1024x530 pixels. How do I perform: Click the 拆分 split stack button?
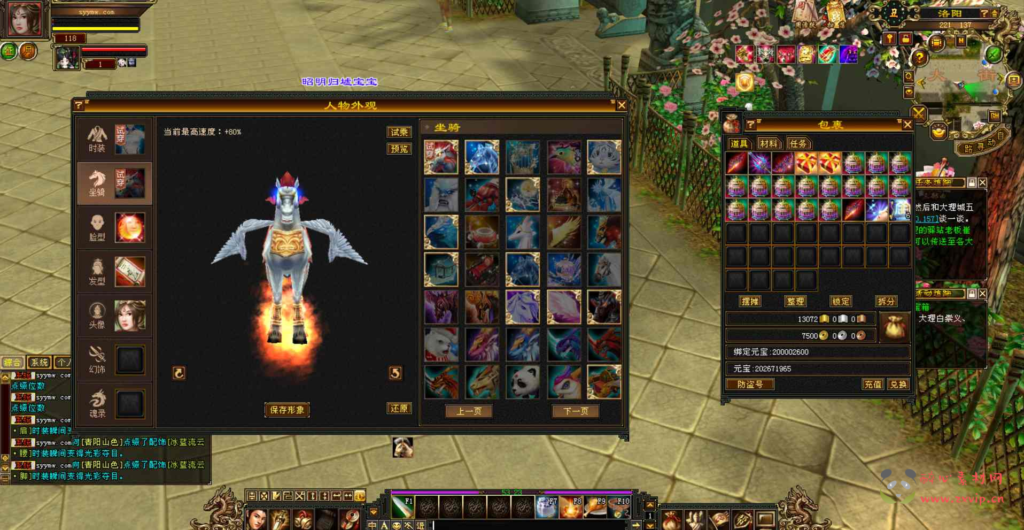pyautogui.click(x=886, y=301)
